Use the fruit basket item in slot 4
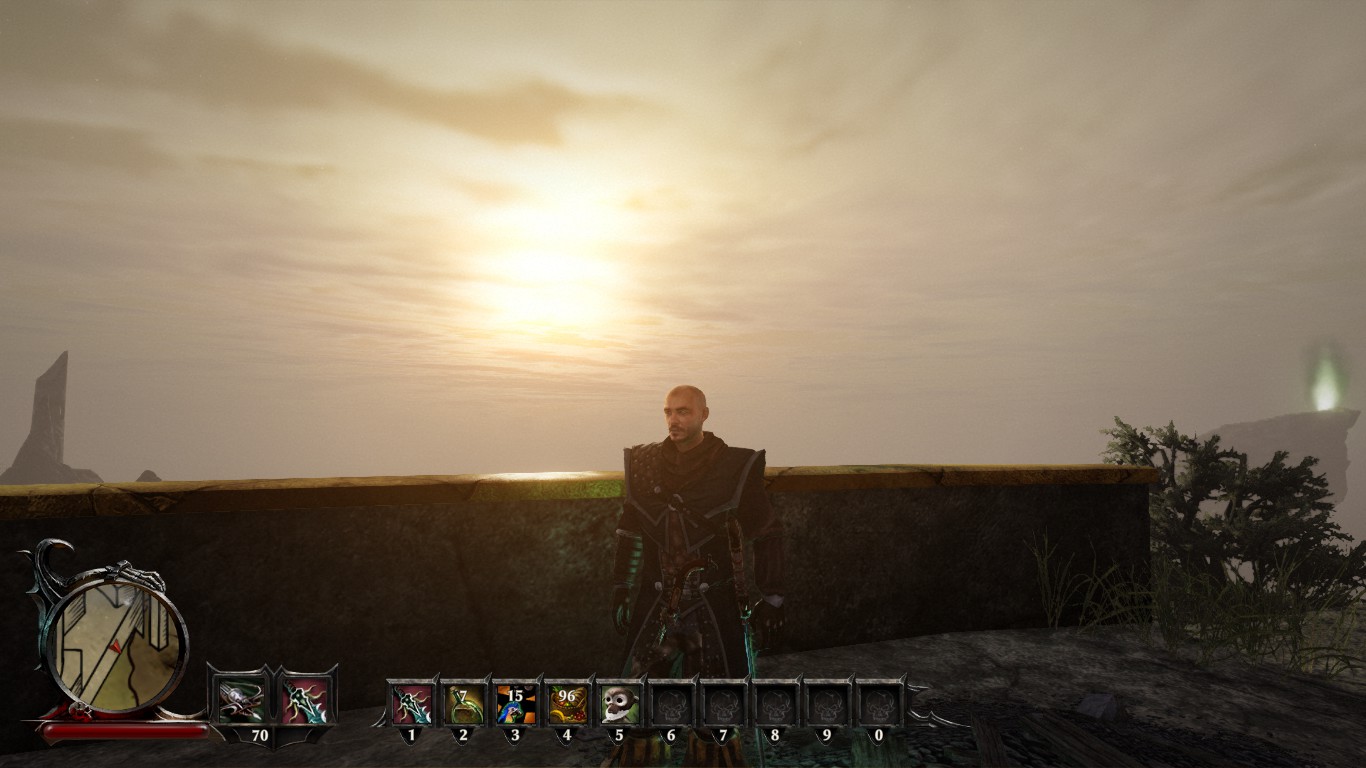The height and width of the screenshot is (768, 1366). click(567, 704)
